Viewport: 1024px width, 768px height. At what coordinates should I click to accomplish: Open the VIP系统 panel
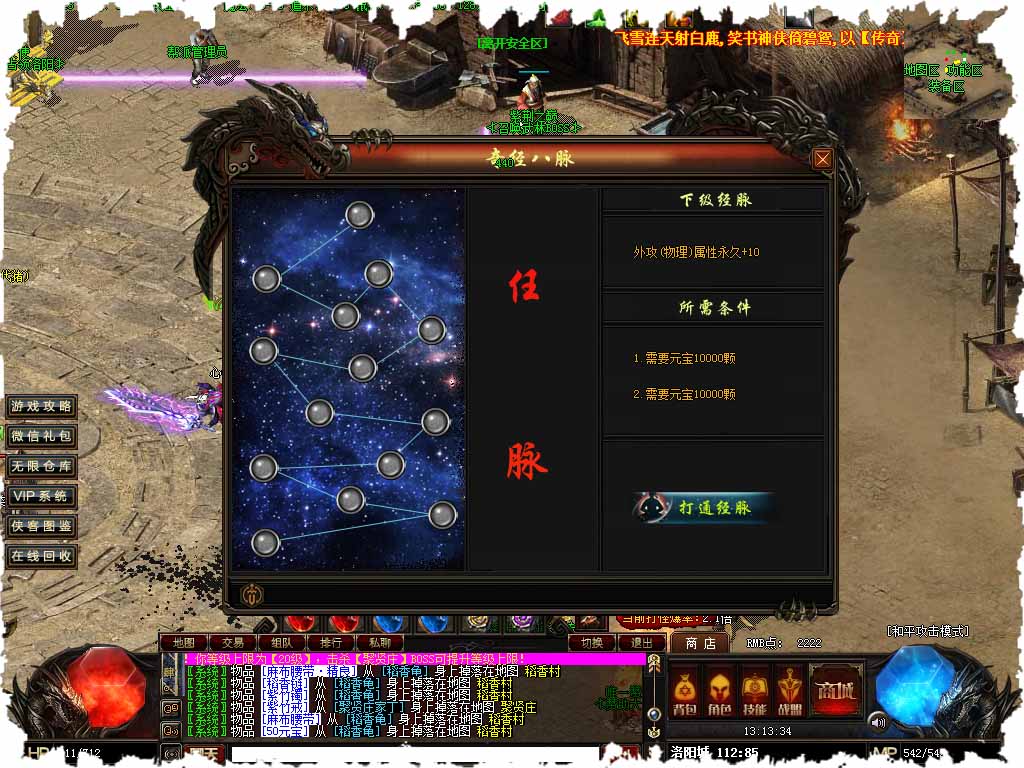pyautogui.click(x=41, y=496)
